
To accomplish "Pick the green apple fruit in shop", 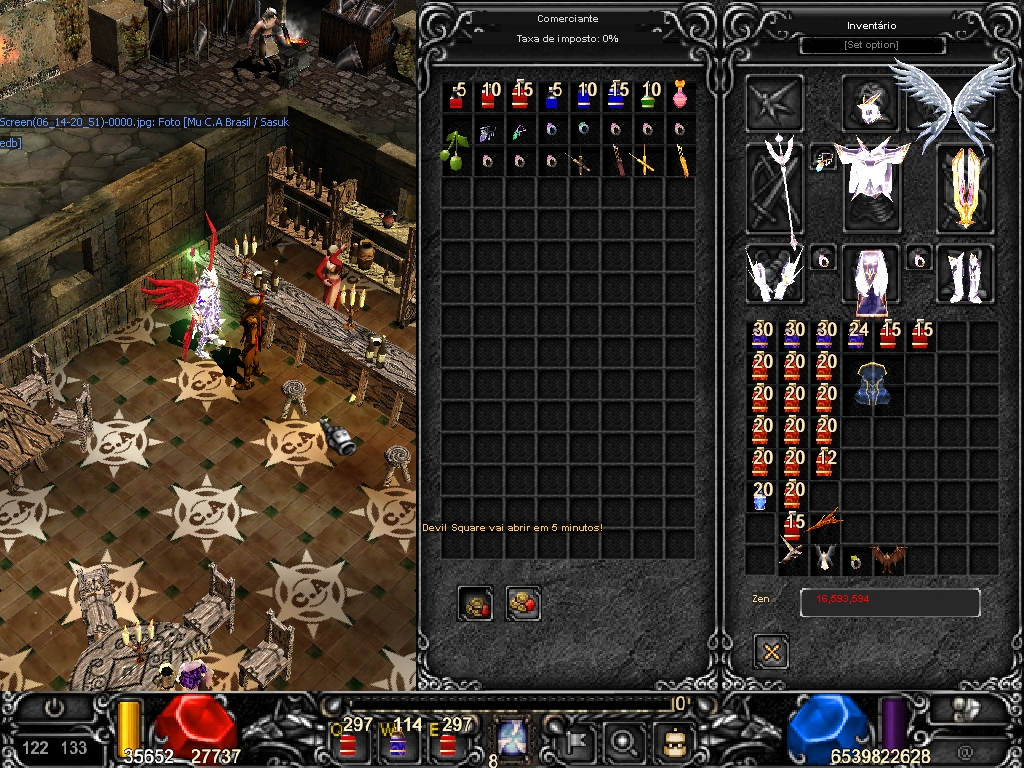I will 455,147.
